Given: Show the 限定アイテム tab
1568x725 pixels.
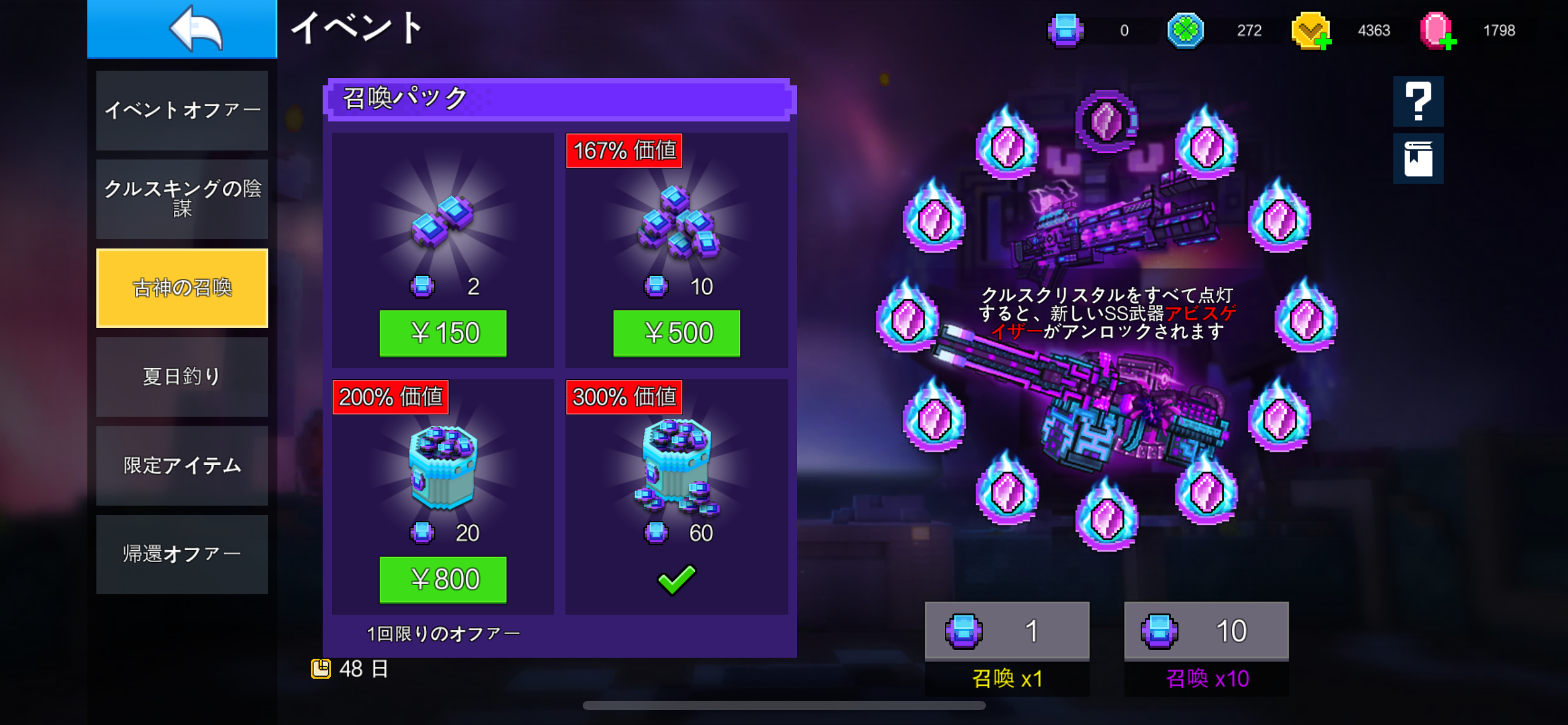Looking at the screenshot, I should (x=182, y=465).
